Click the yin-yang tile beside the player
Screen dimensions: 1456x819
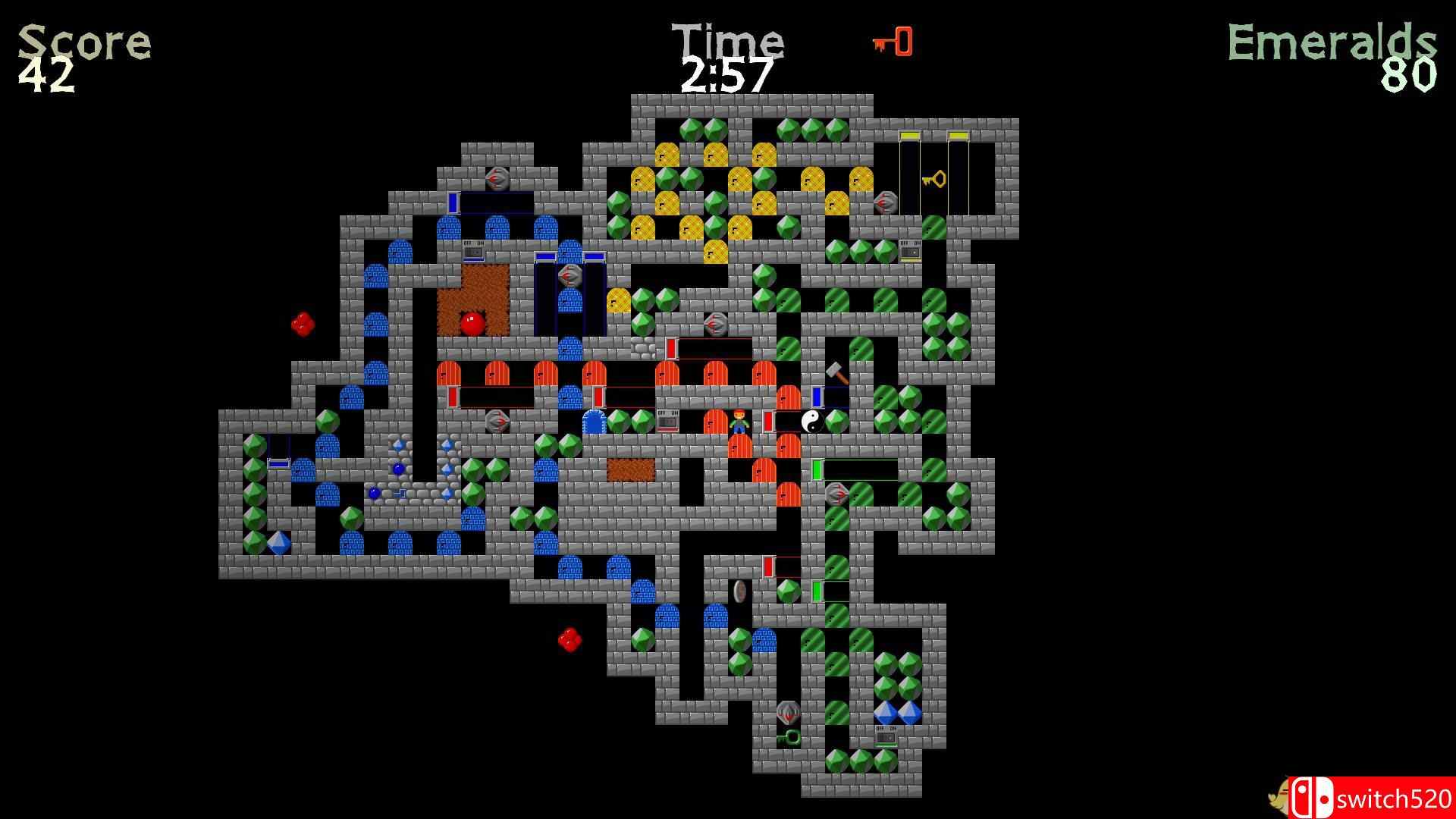coord(812,423)
